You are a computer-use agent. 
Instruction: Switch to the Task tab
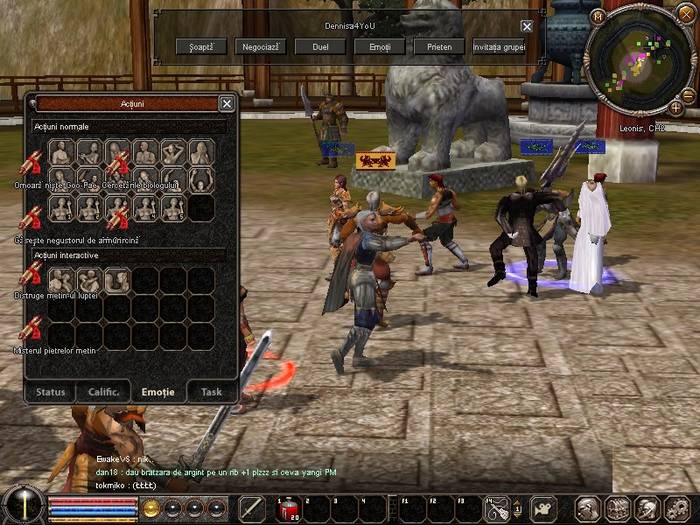pos(211,392)
